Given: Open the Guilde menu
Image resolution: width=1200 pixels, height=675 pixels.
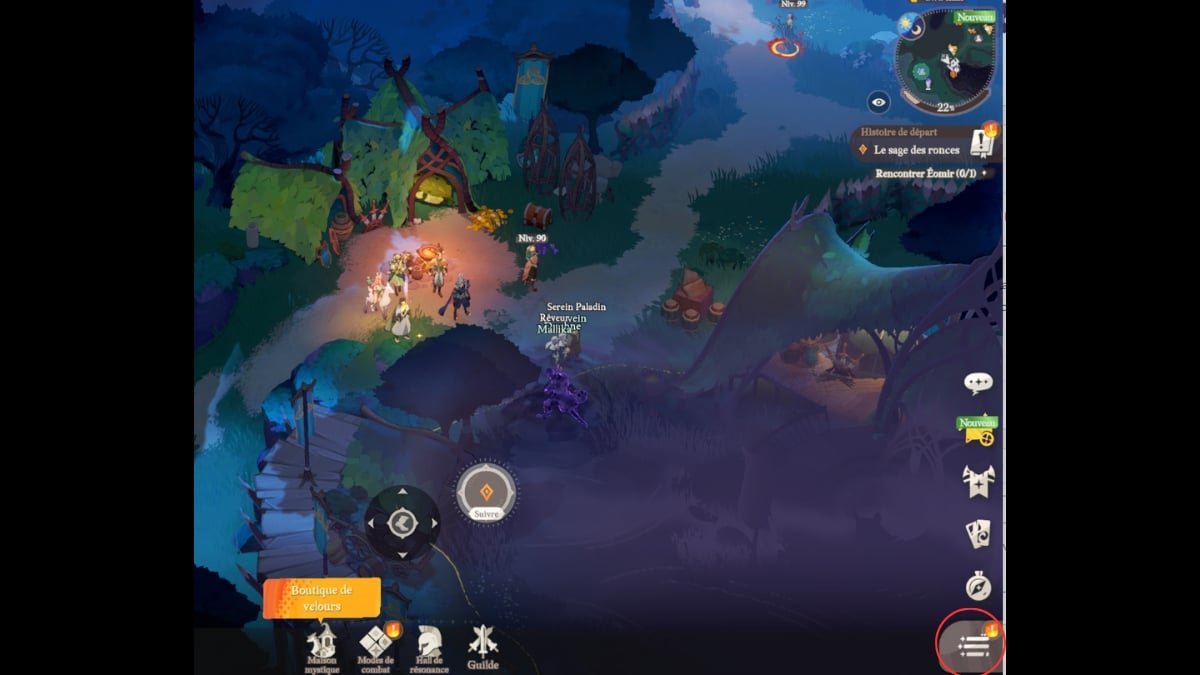Looking at the screenshot, I should point(482,645).
